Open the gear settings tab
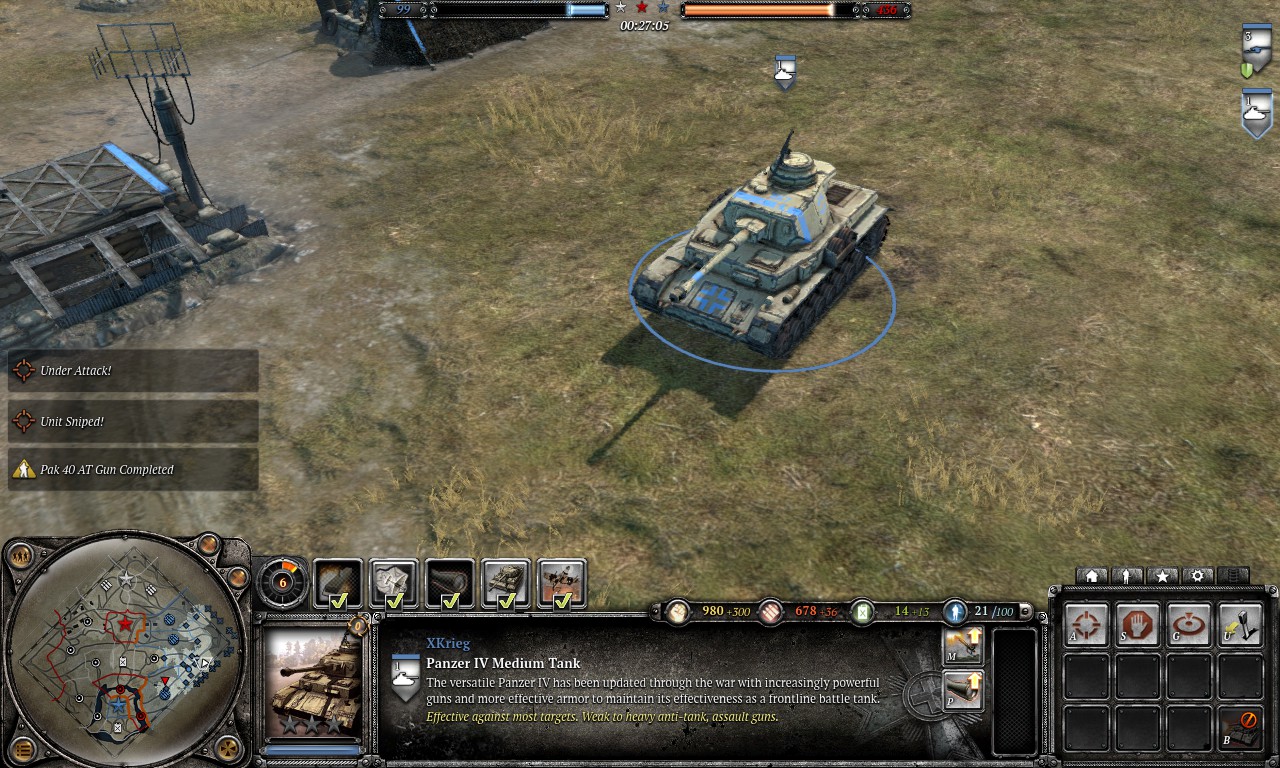This screenshot has height=768, width=1280. tap(1198, 576)
